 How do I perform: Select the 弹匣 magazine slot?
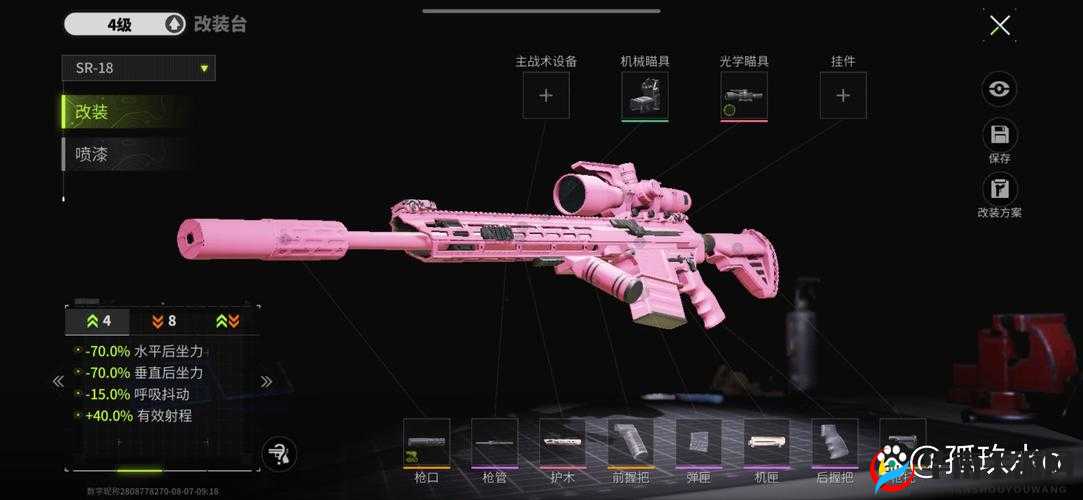point(699,443)
